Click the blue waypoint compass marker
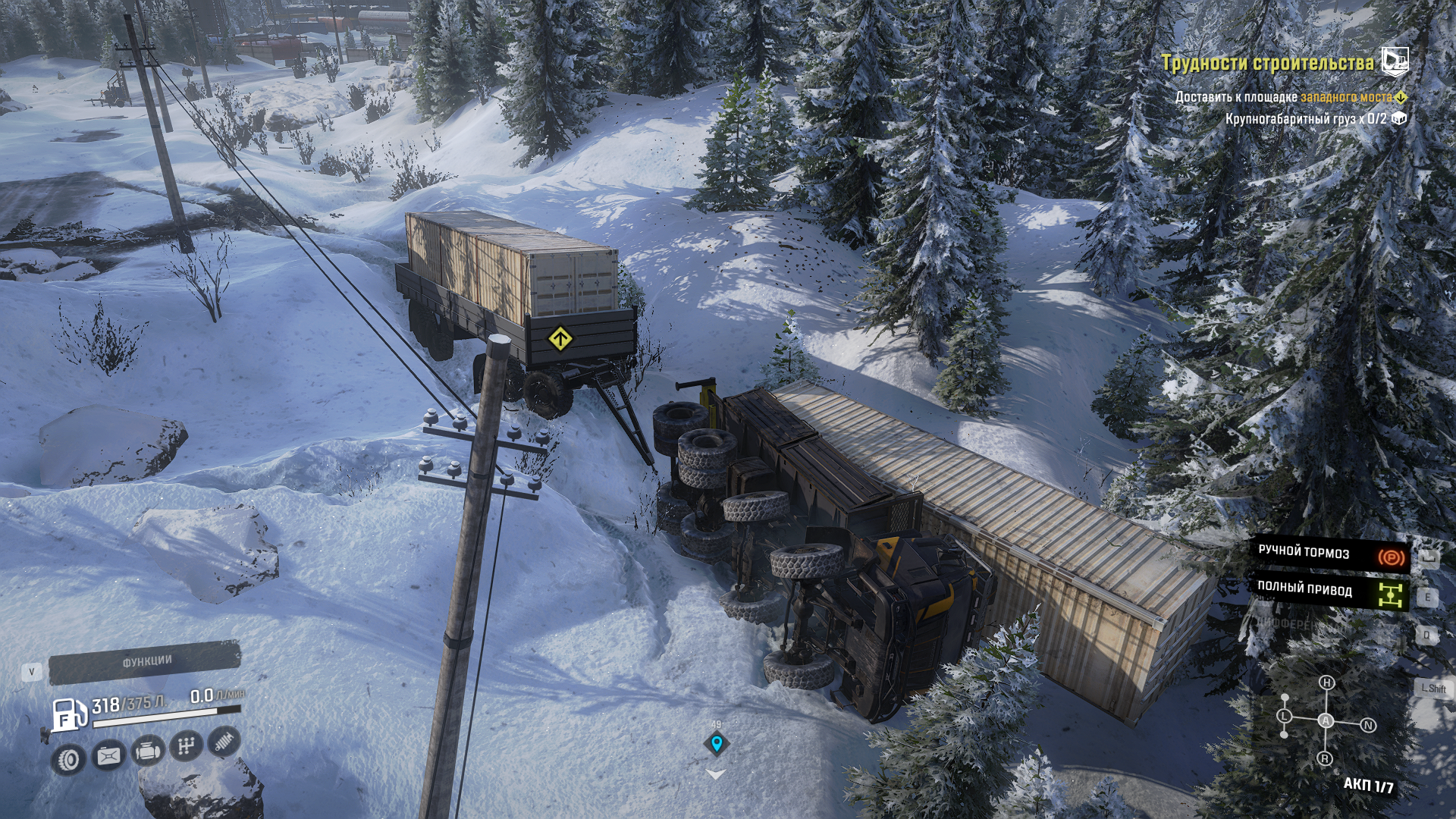Image resolution: width=1456 pixels, height=819 pixels. click(716, 743)
